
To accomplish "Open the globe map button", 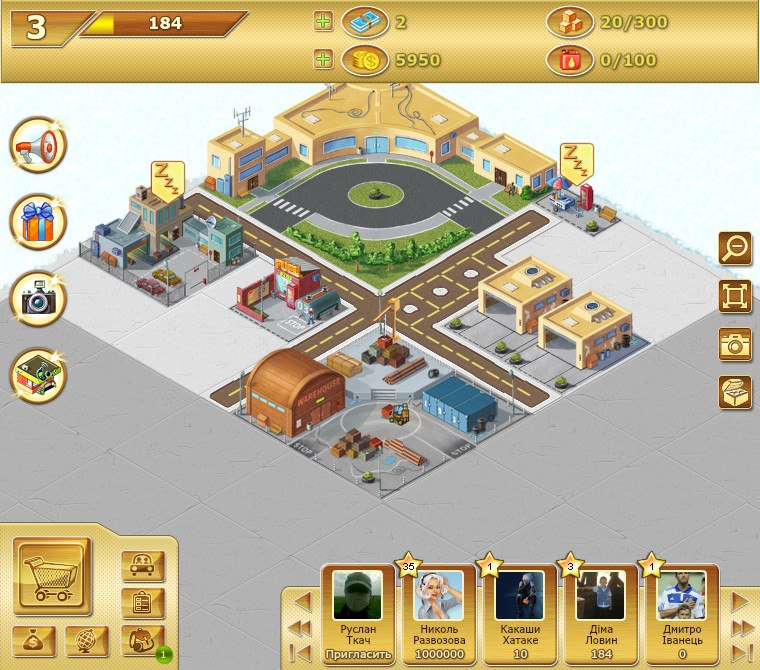I will coord(87,640).
